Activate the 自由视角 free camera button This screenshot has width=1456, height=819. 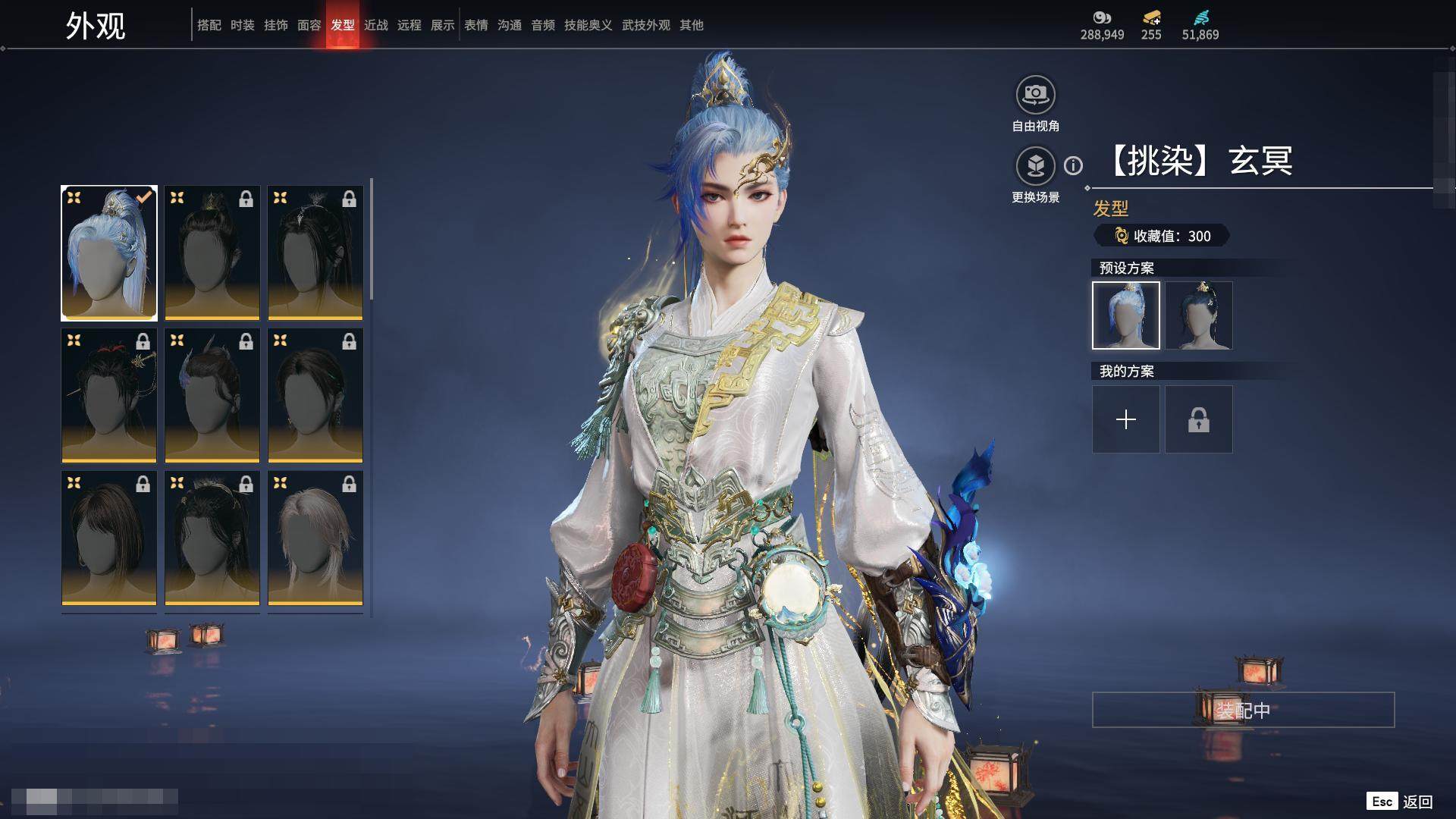[x=1035, y=96]
